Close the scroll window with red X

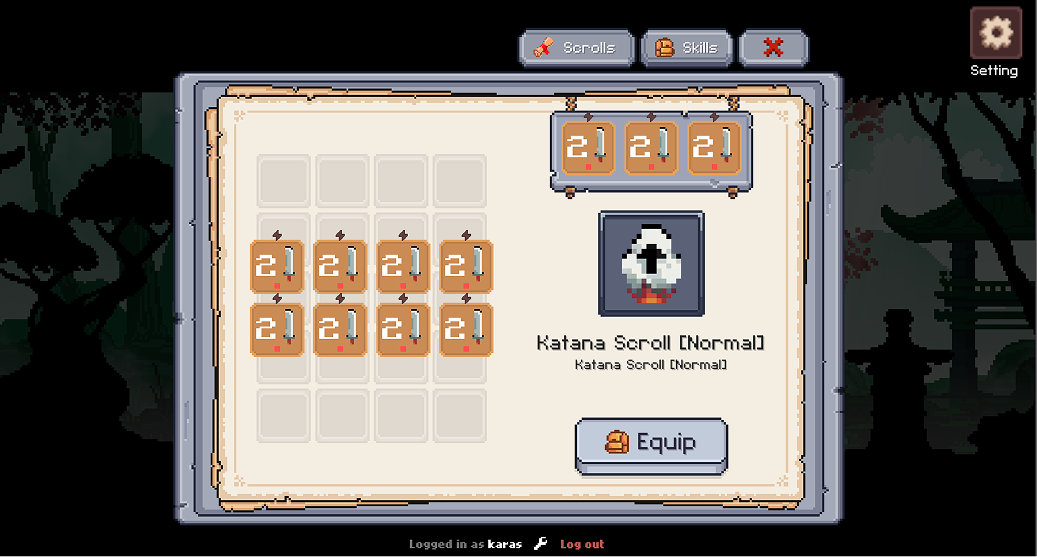[773, 48]
